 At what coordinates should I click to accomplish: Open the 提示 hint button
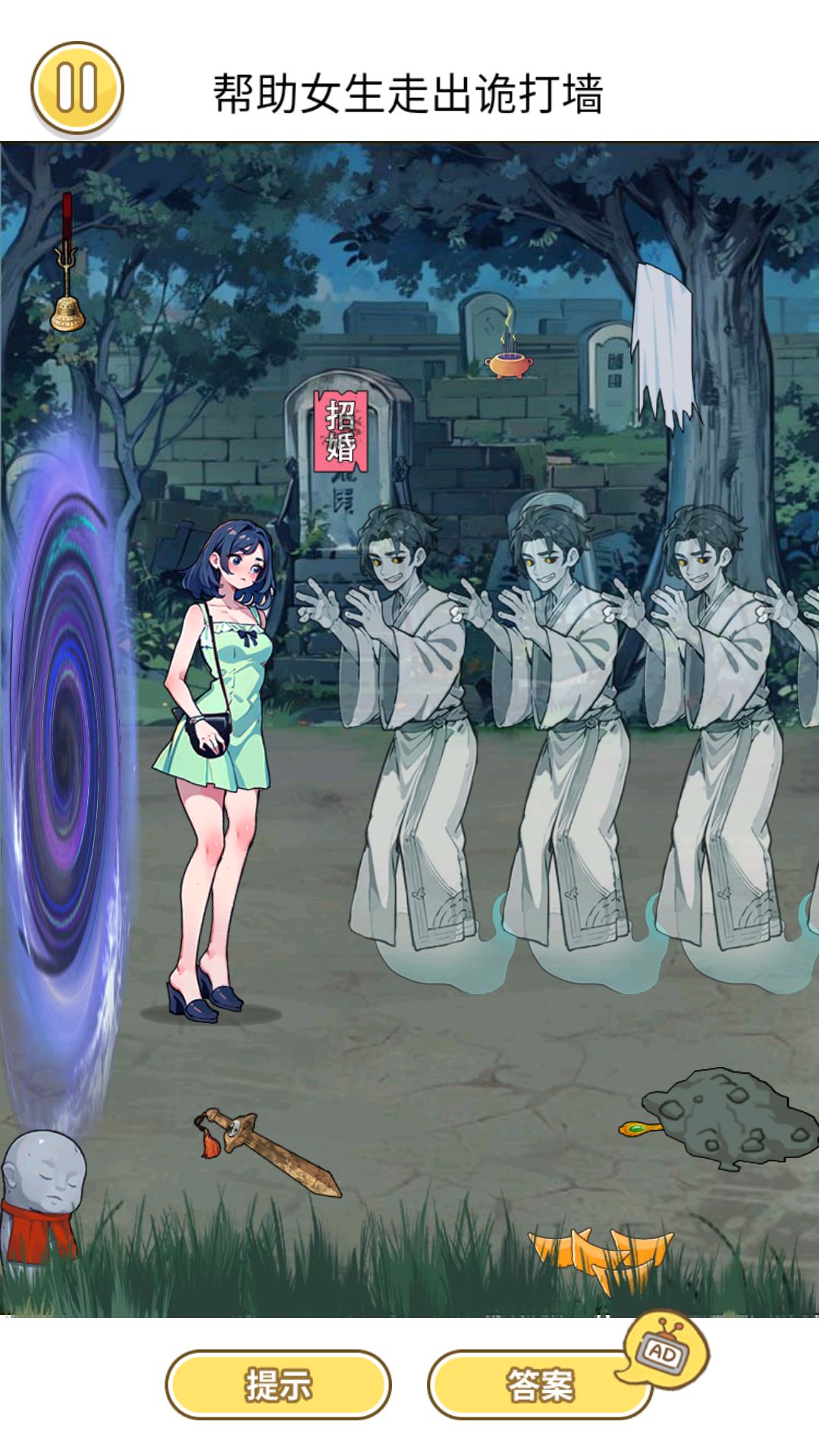(278, 1385)
